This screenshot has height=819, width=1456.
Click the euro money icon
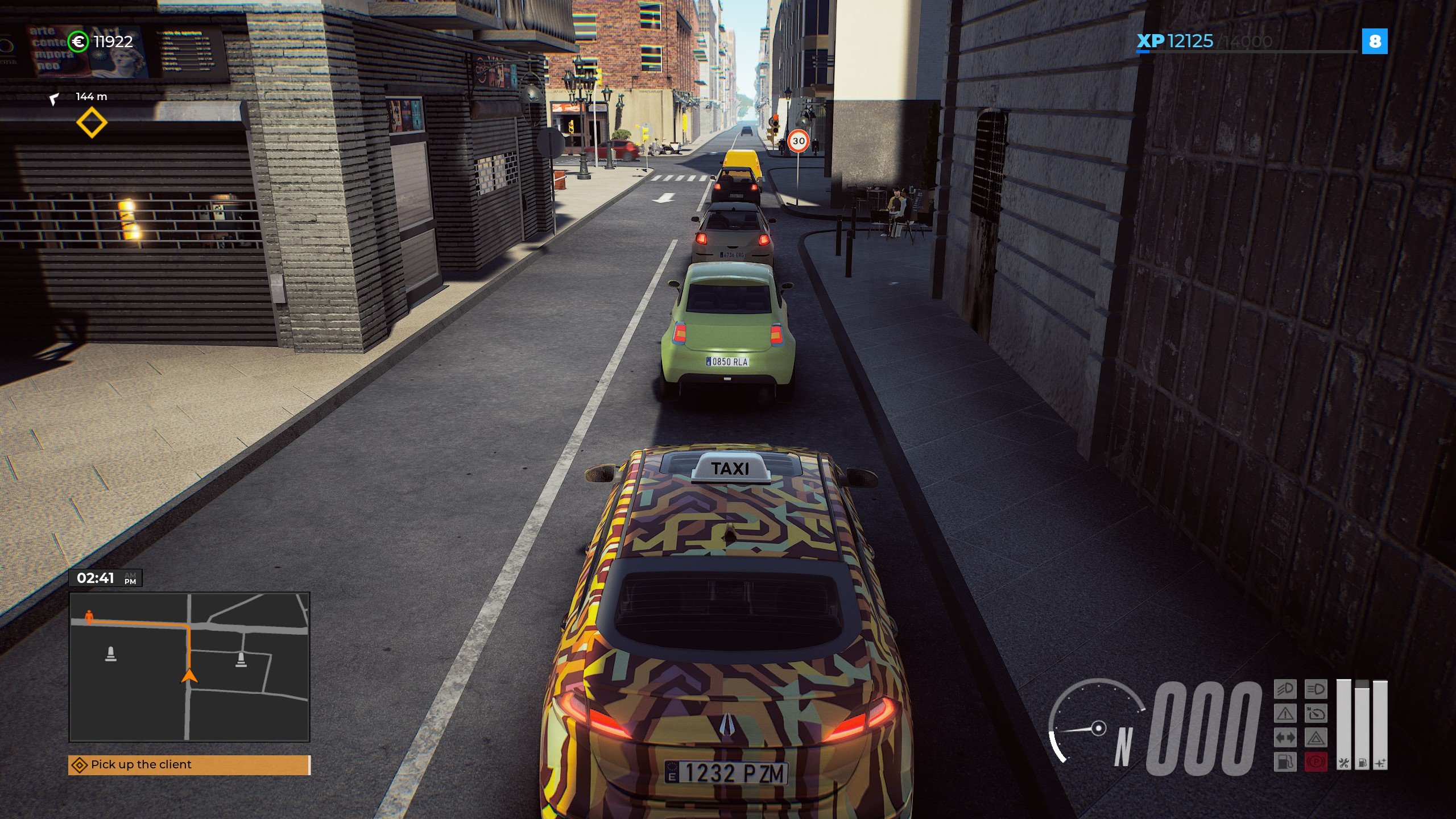[78, 42]
